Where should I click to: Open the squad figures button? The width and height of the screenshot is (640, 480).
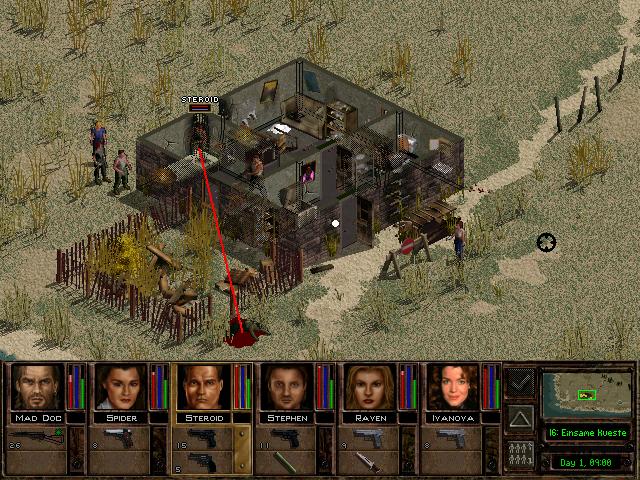[x=520, y=452]
